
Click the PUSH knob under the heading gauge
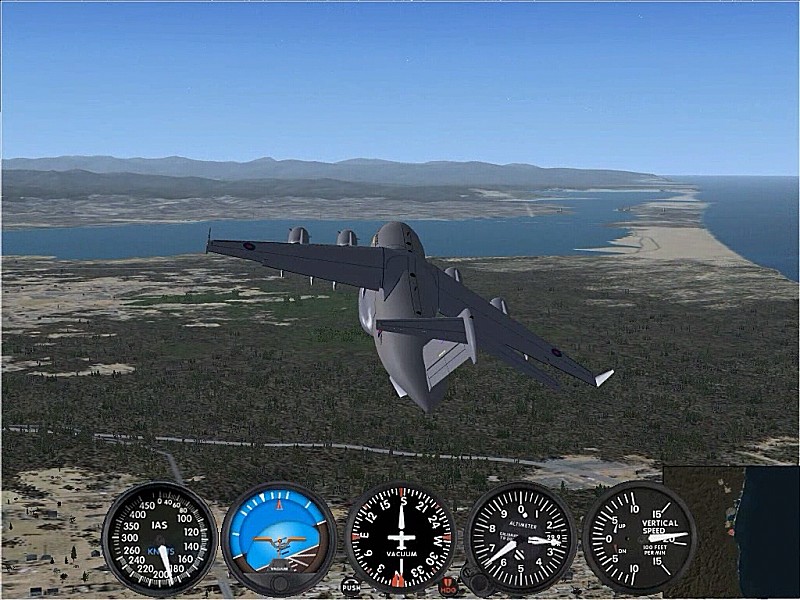coord(350,586)
